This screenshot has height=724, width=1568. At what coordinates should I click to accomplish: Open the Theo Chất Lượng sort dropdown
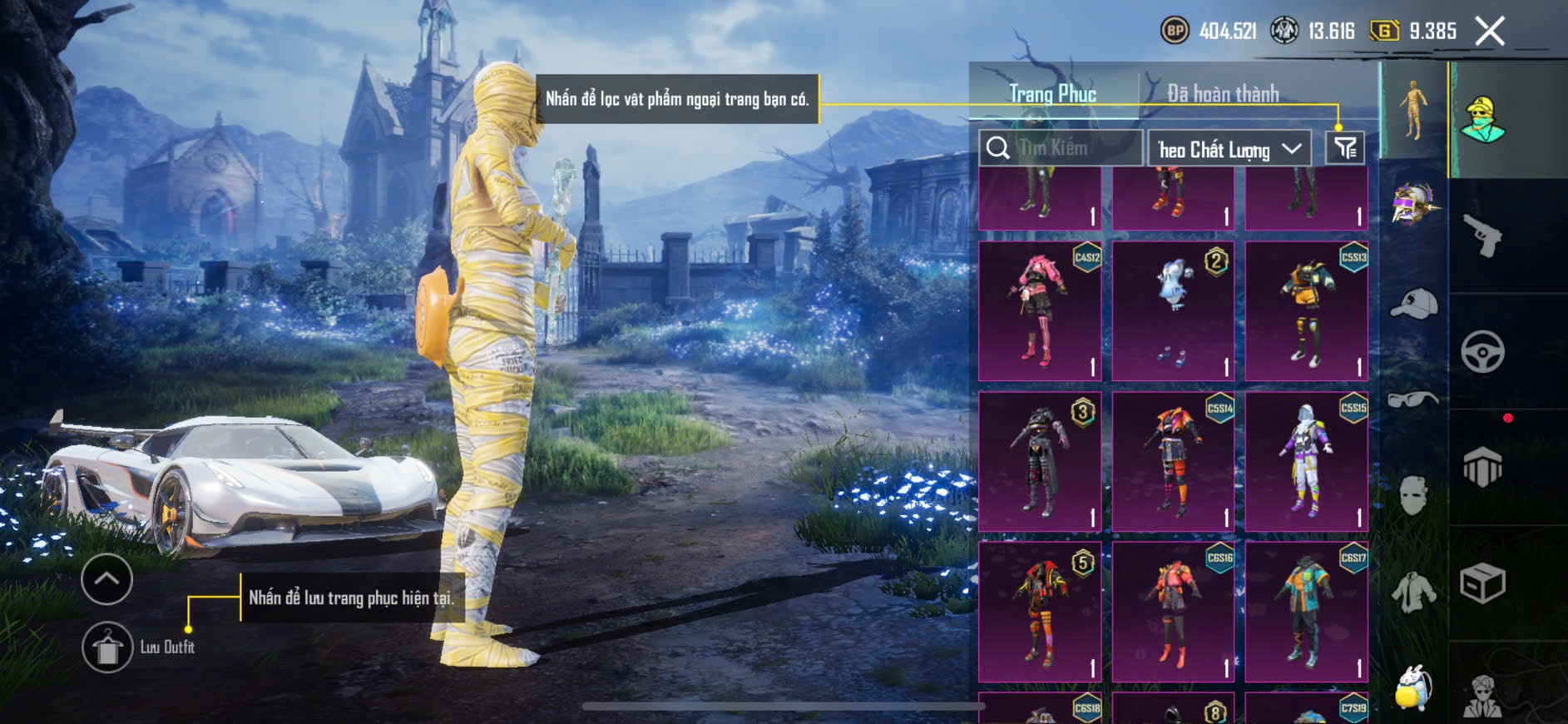click(1229, 149)
